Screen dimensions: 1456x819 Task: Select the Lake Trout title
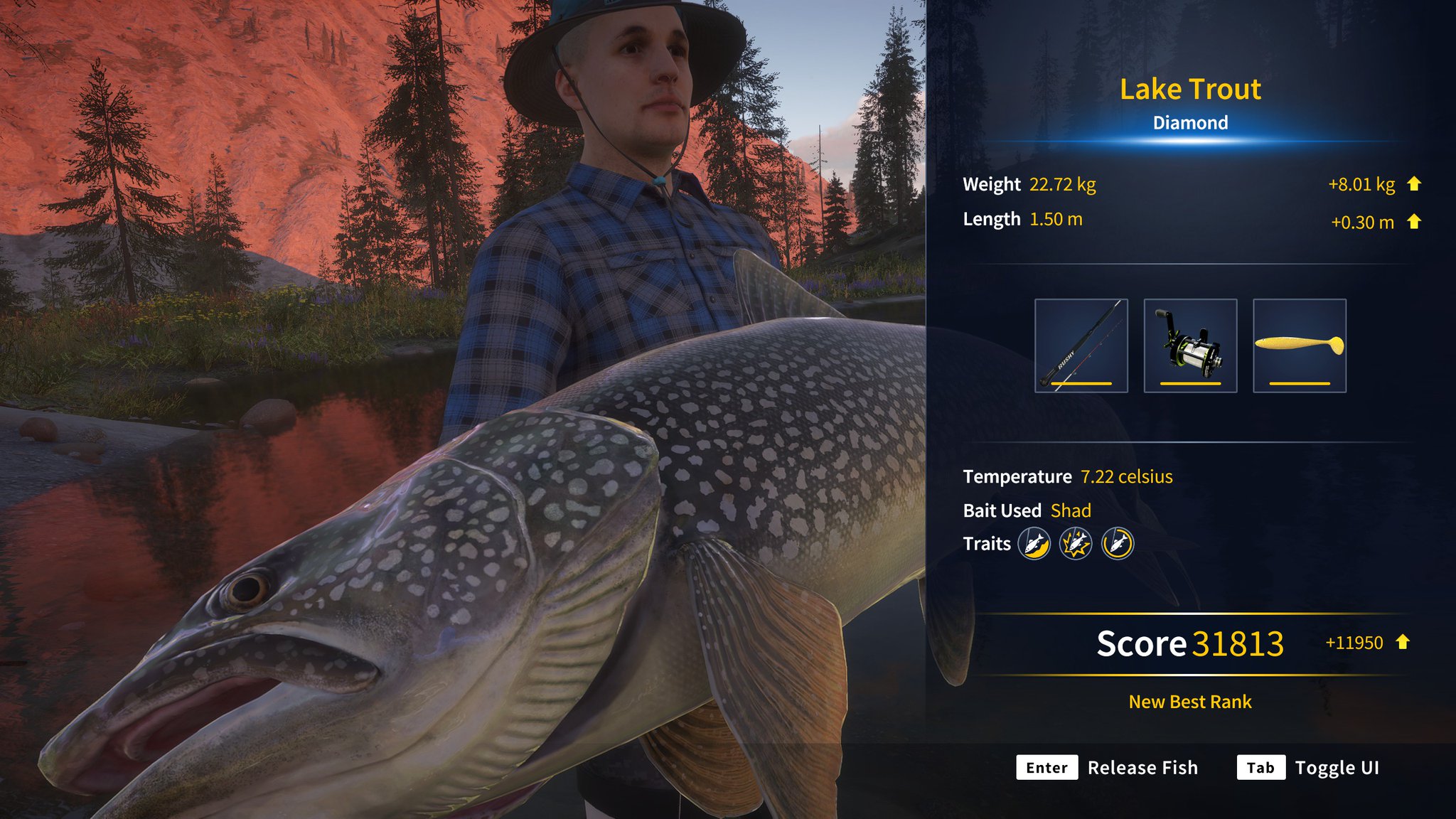tap(1190, 89)
